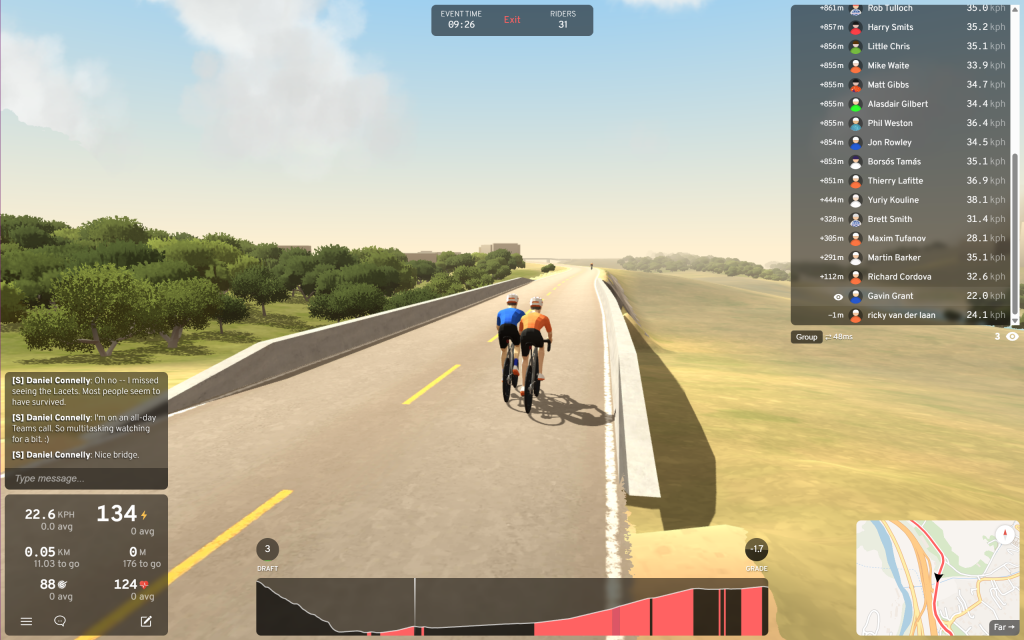Screen dimensions: 1024x640
Task: Click the spectator eye icon below rider list
Action: (1012, 337)
